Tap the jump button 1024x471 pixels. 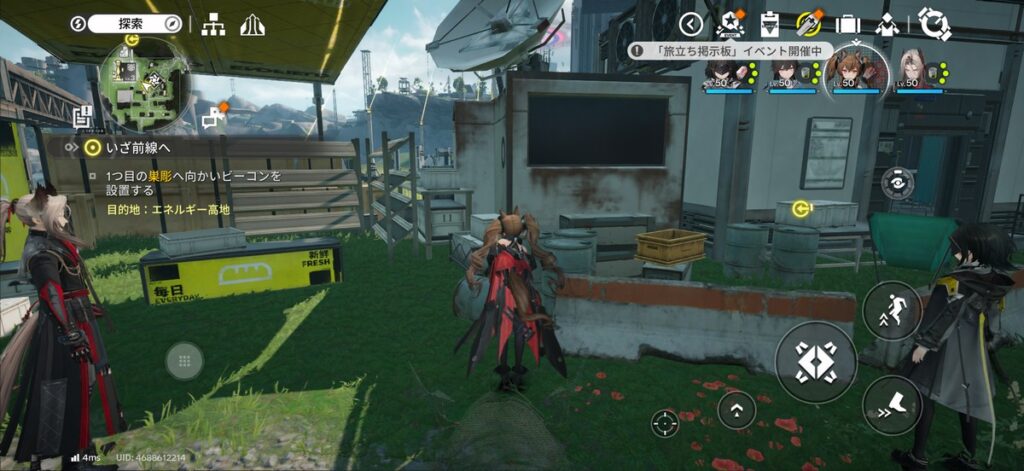891,310
